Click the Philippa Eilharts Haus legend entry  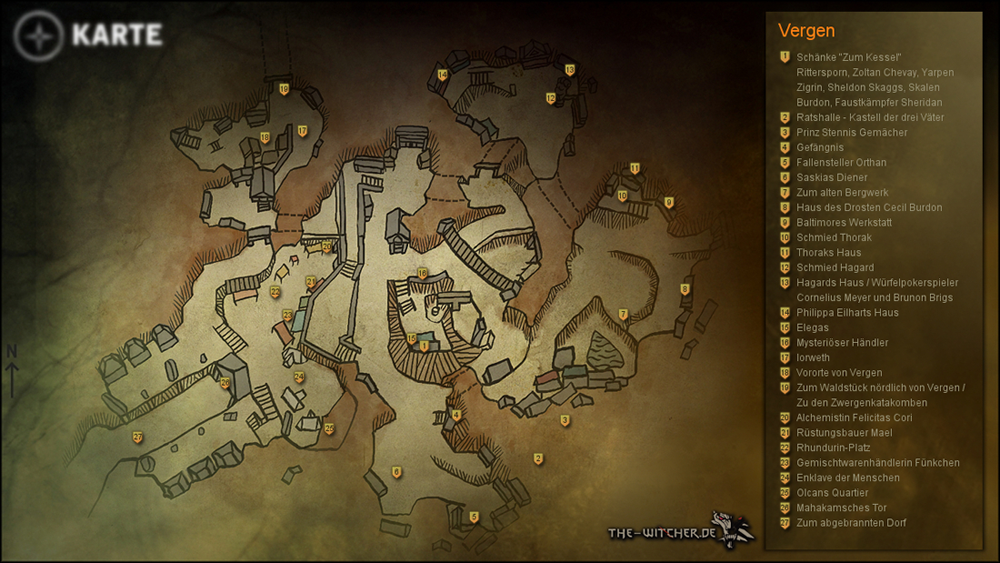click(x=847, y=313)
